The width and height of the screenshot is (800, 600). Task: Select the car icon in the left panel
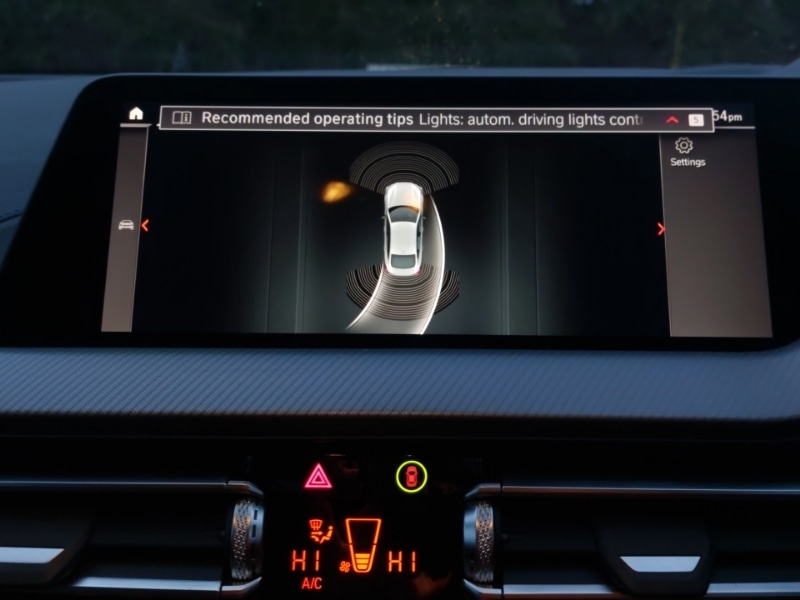126,224
